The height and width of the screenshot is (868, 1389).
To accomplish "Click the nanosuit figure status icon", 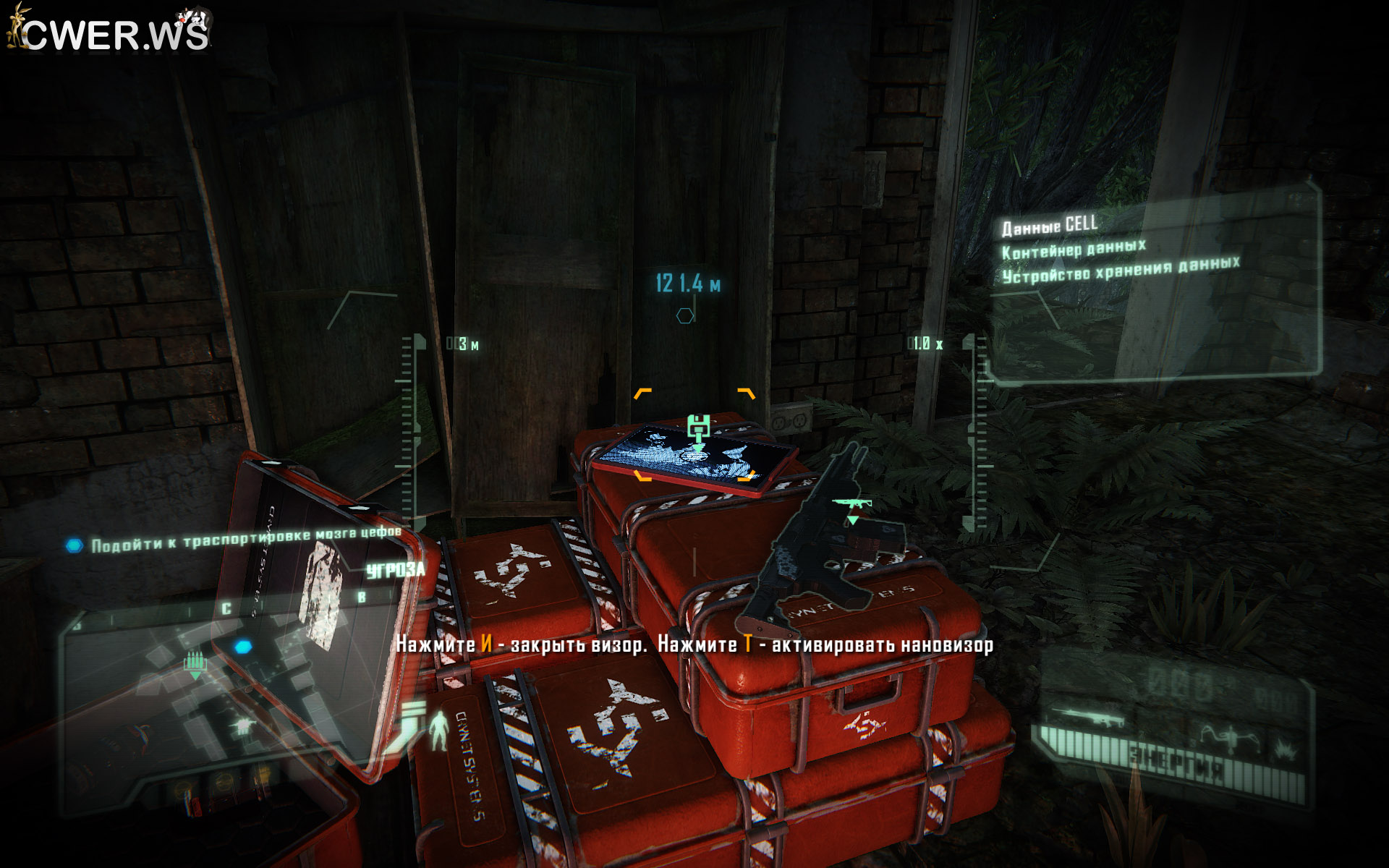I will click(438, 729).
